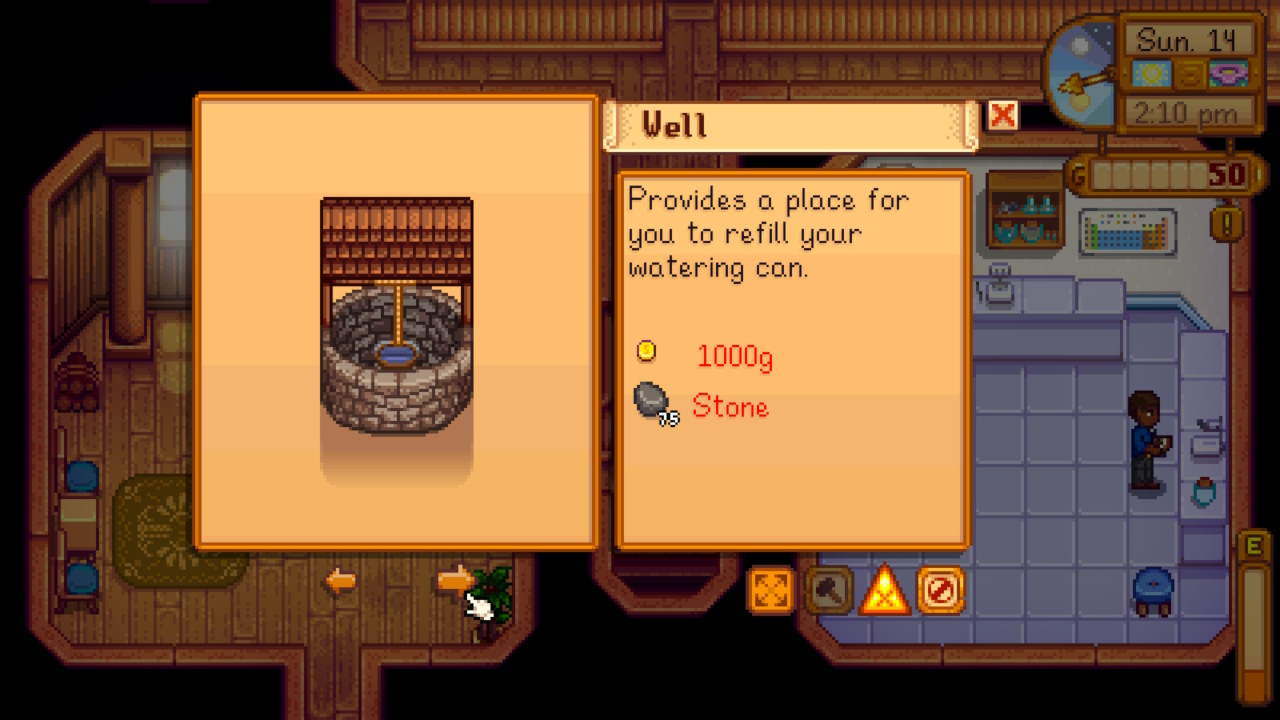Choose the demolish buildings triangle icon
The height and width of the screenshot is (720, 1280).
(885, 590)
